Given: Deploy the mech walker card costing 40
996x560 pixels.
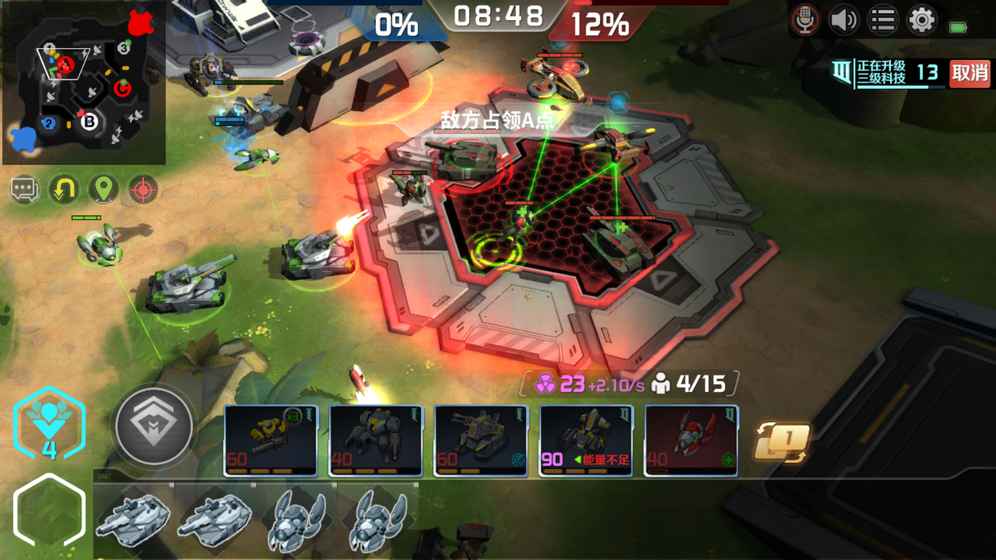Looking at the screenshot, I should point(376,440).
